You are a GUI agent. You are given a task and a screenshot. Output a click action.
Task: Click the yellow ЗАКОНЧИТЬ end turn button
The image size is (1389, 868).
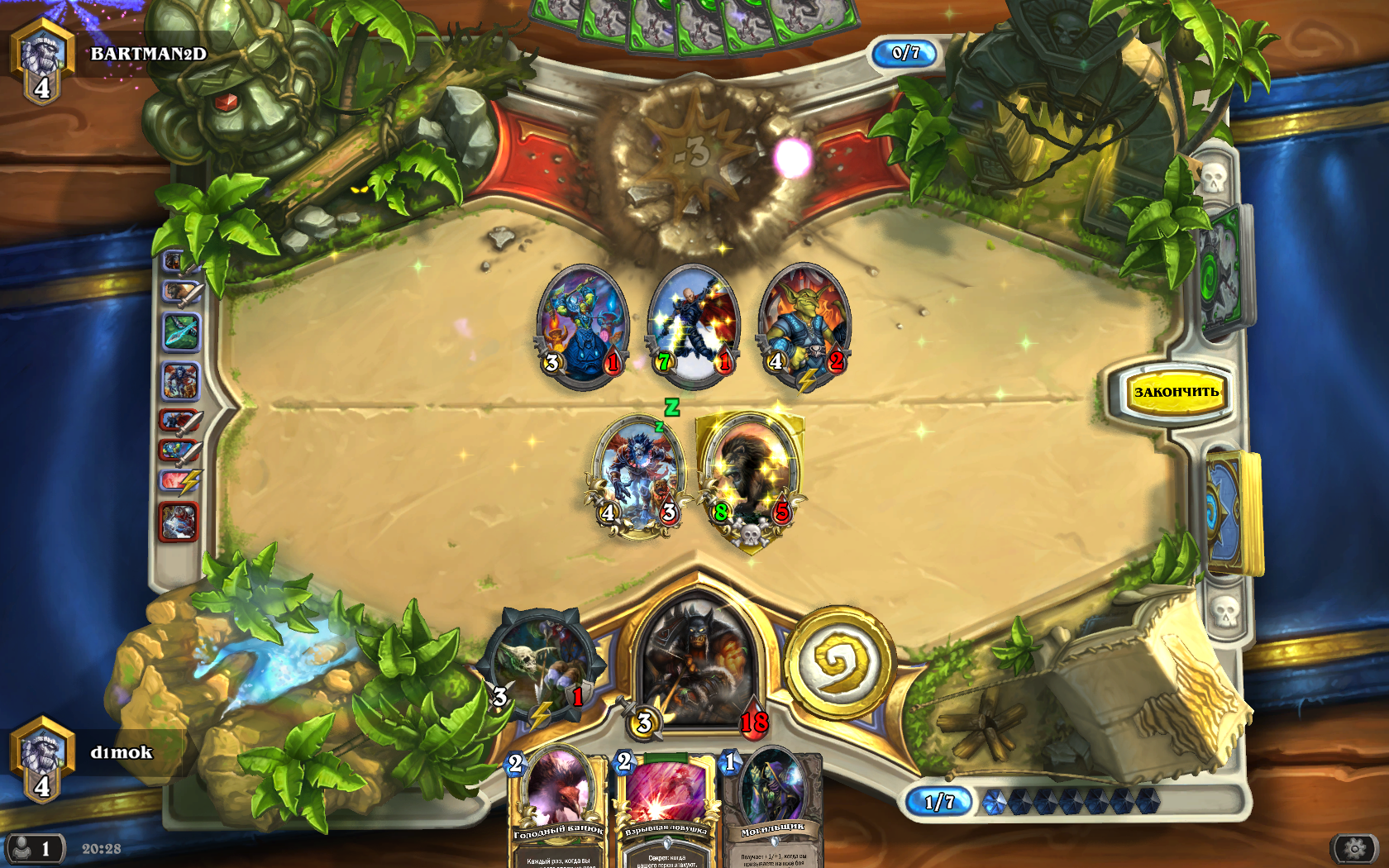pos(1175,392)
